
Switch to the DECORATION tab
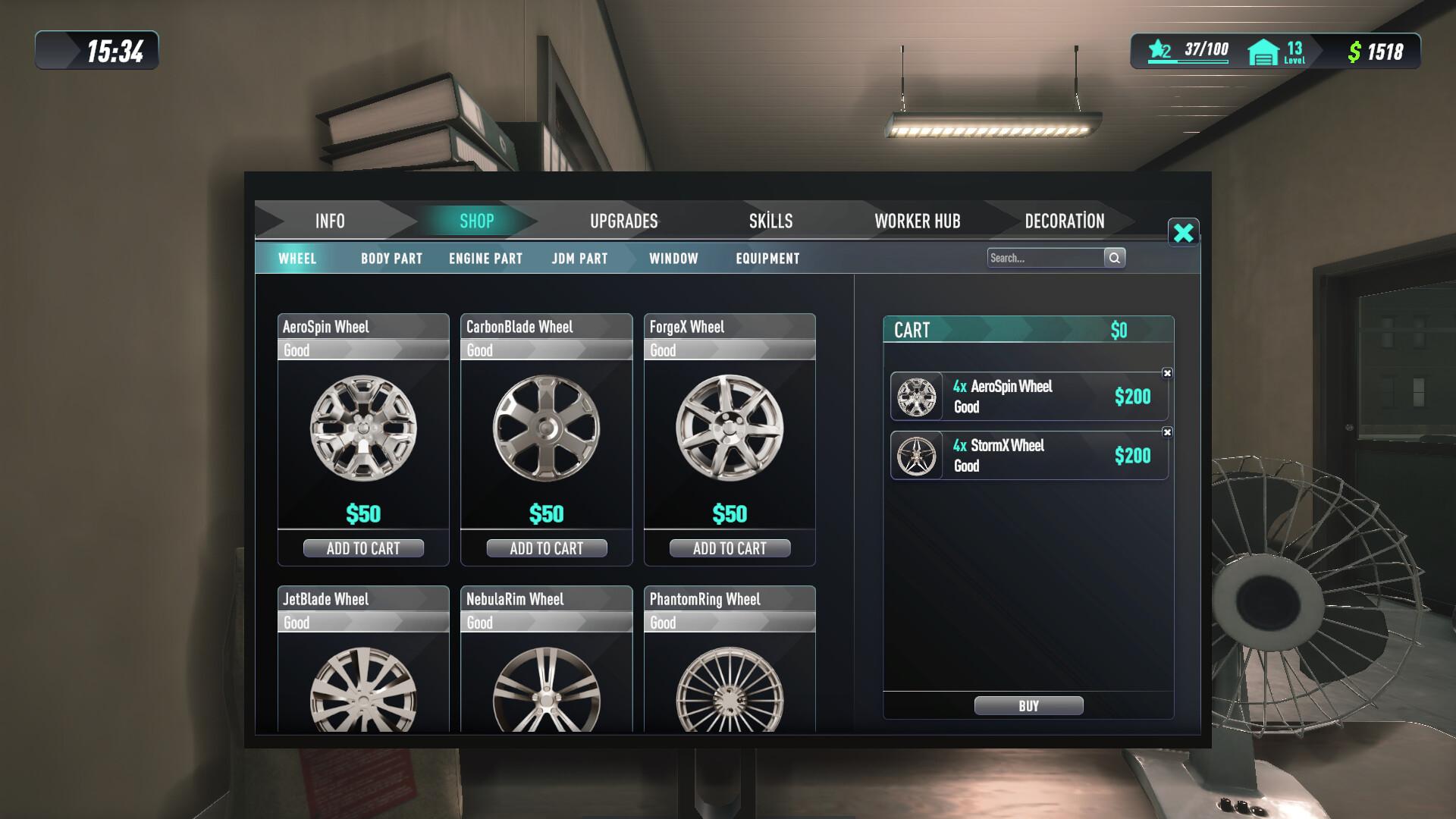(1065, 221)
